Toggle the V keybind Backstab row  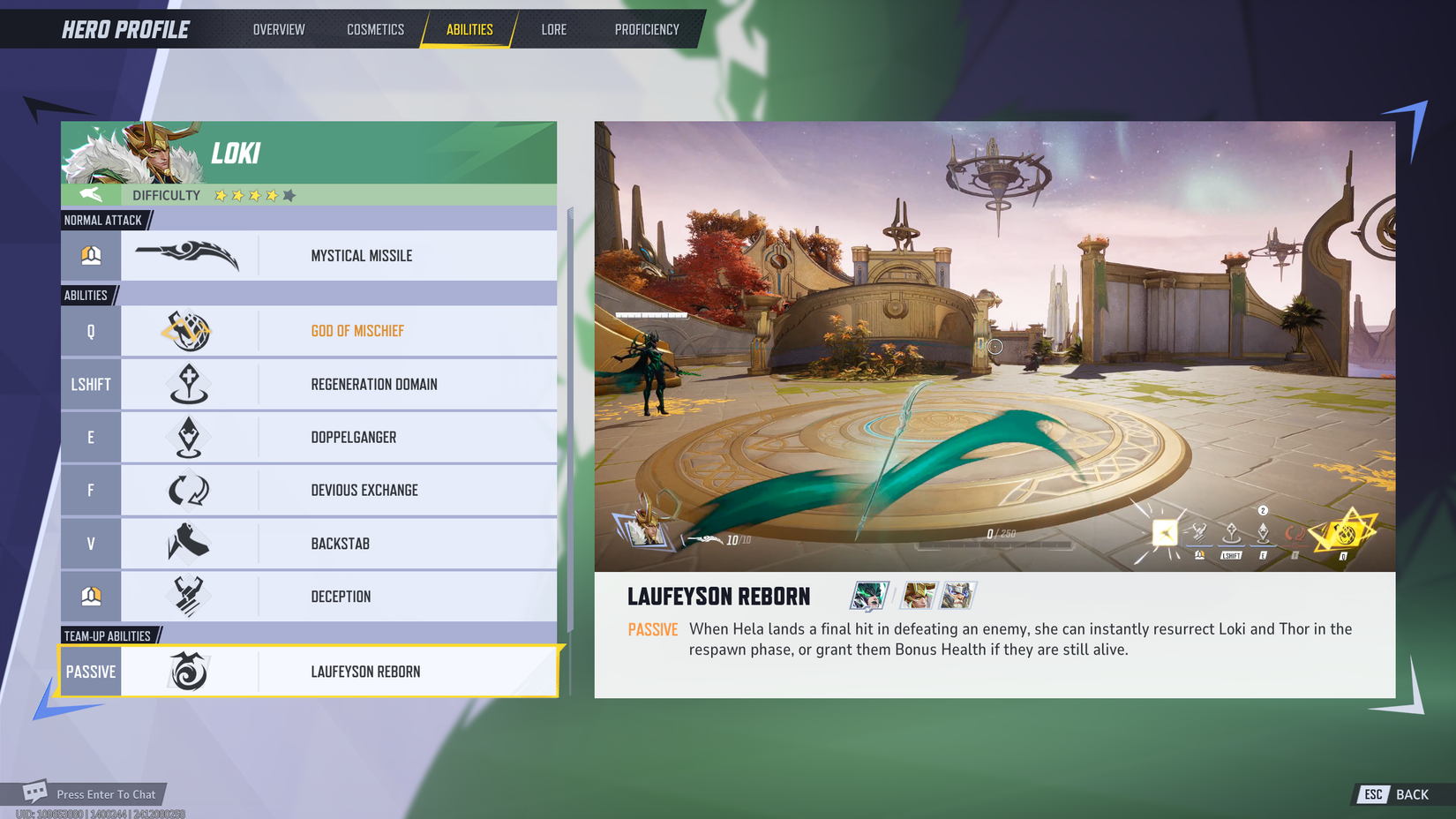pos(91,543)
